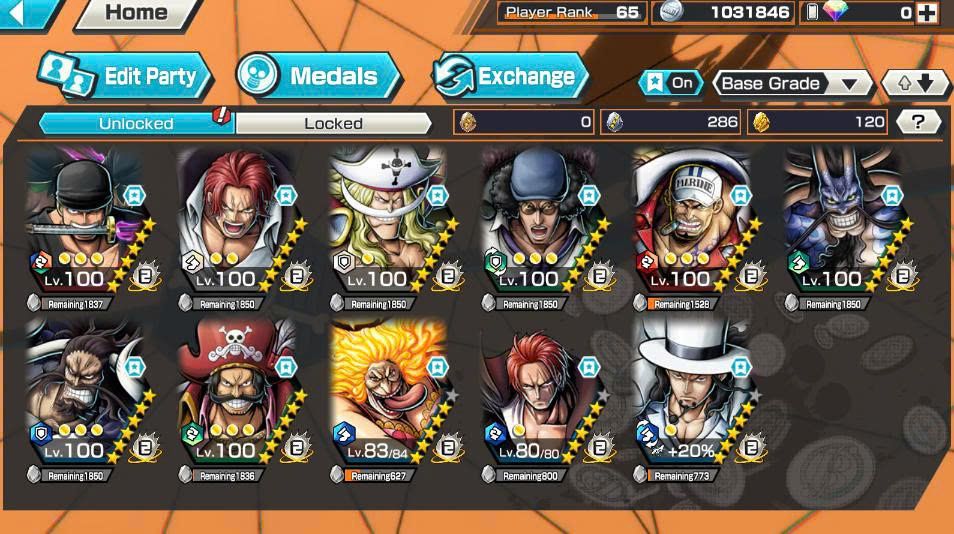Open the Base Grade sort dropdown

[792, 84]
